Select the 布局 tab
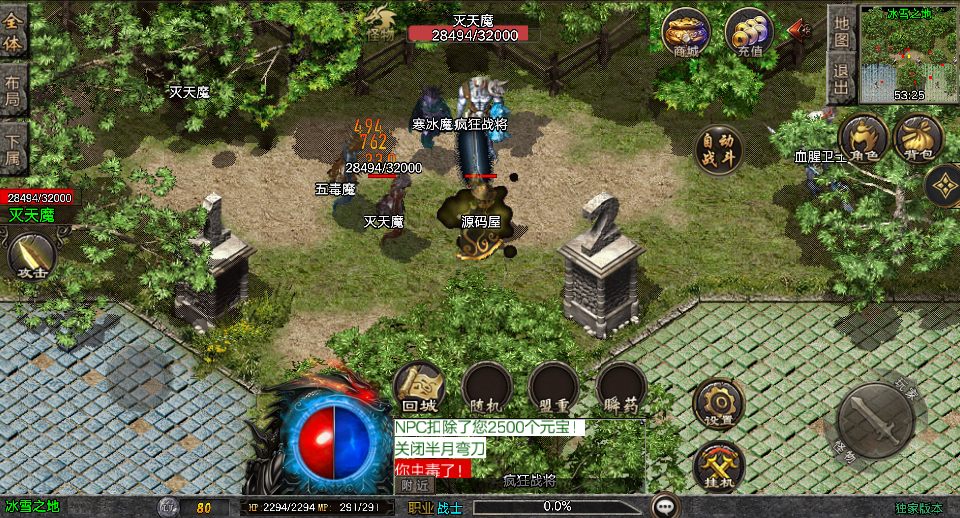The width and height of the screenshot is (960, 518). [x=14, y=90]
